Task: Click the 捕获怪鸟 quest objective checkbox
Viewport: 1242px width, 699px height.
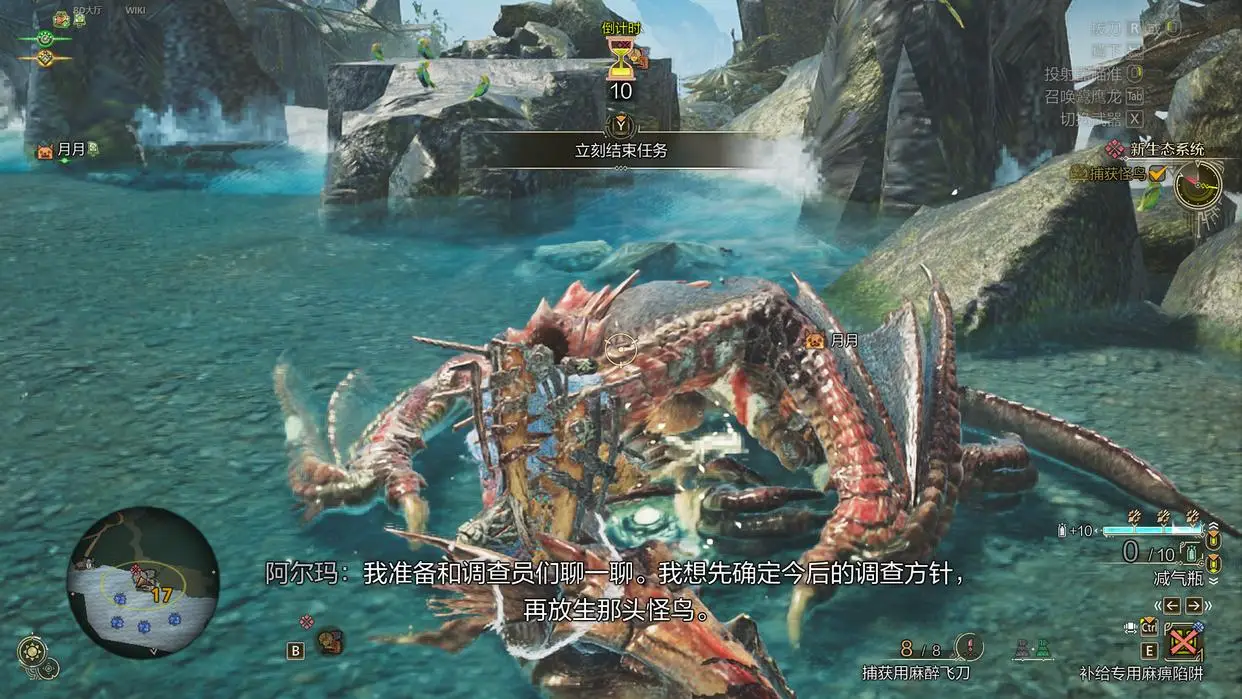Action: 1157,174
